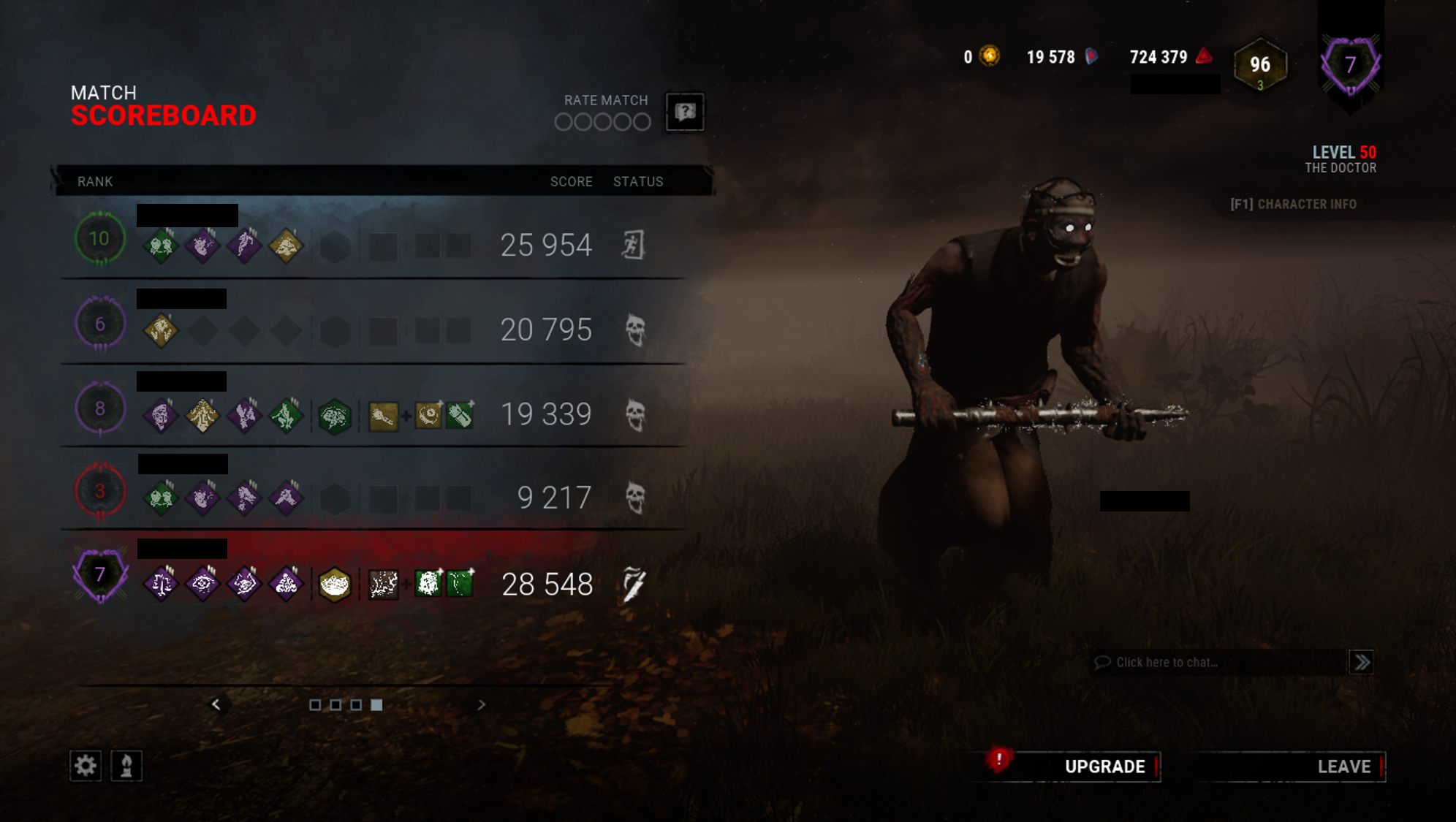The image size is (1456, 822).
Task: Open character info with F1 label
Action: [x=1292, y=204]
